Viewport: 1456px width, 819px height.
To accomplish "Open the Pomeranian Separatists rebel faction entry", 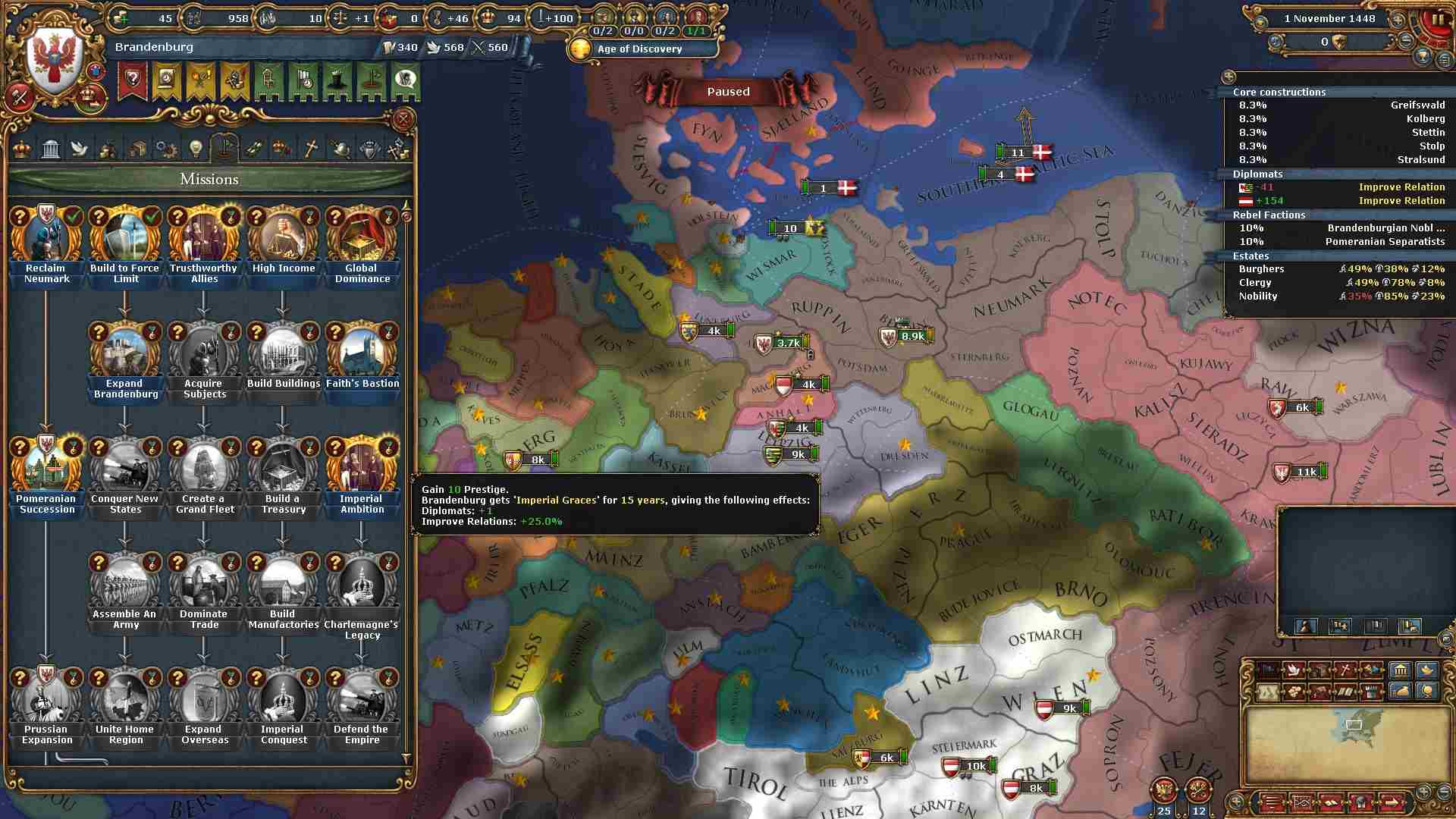I will 1341,242.
